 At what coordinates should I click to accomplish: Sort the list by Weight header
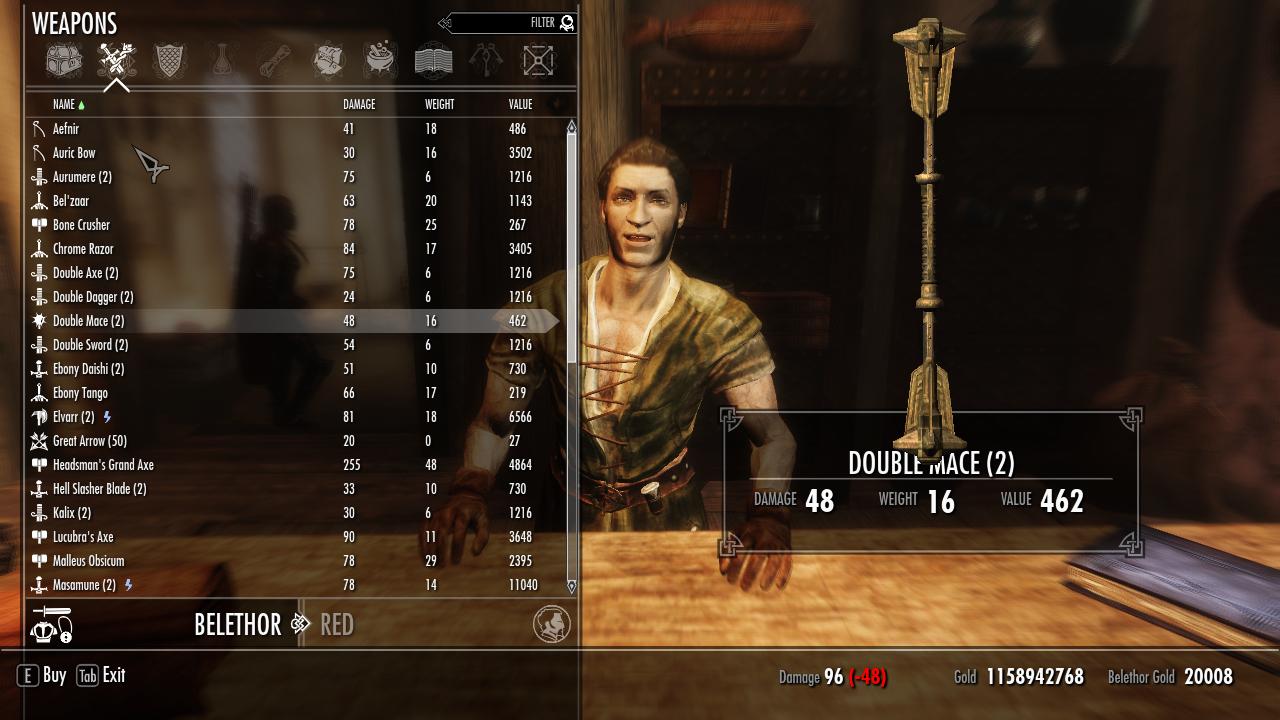pyautogui.click(x=439, y=104)
